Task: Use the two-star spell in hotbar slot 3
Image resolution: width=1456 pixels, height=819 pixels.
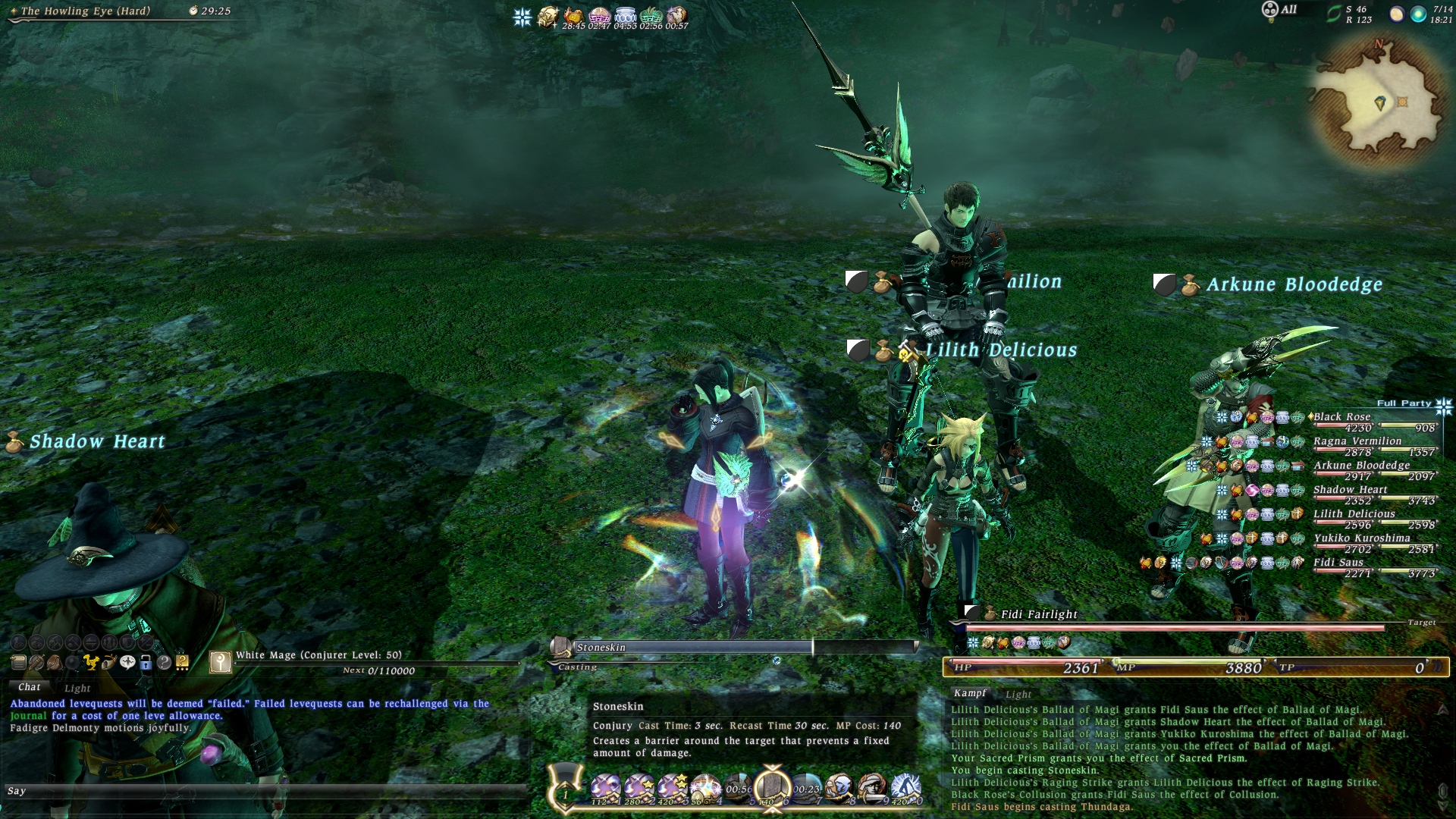Action: tap(672, 789)
